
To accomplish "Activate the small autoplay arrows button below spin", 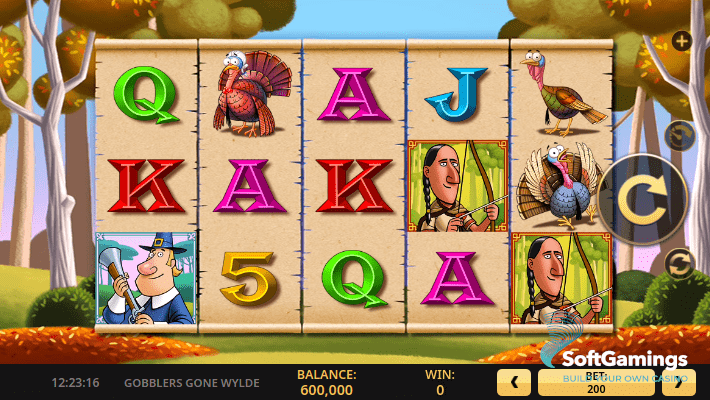I will click(681, 263).
